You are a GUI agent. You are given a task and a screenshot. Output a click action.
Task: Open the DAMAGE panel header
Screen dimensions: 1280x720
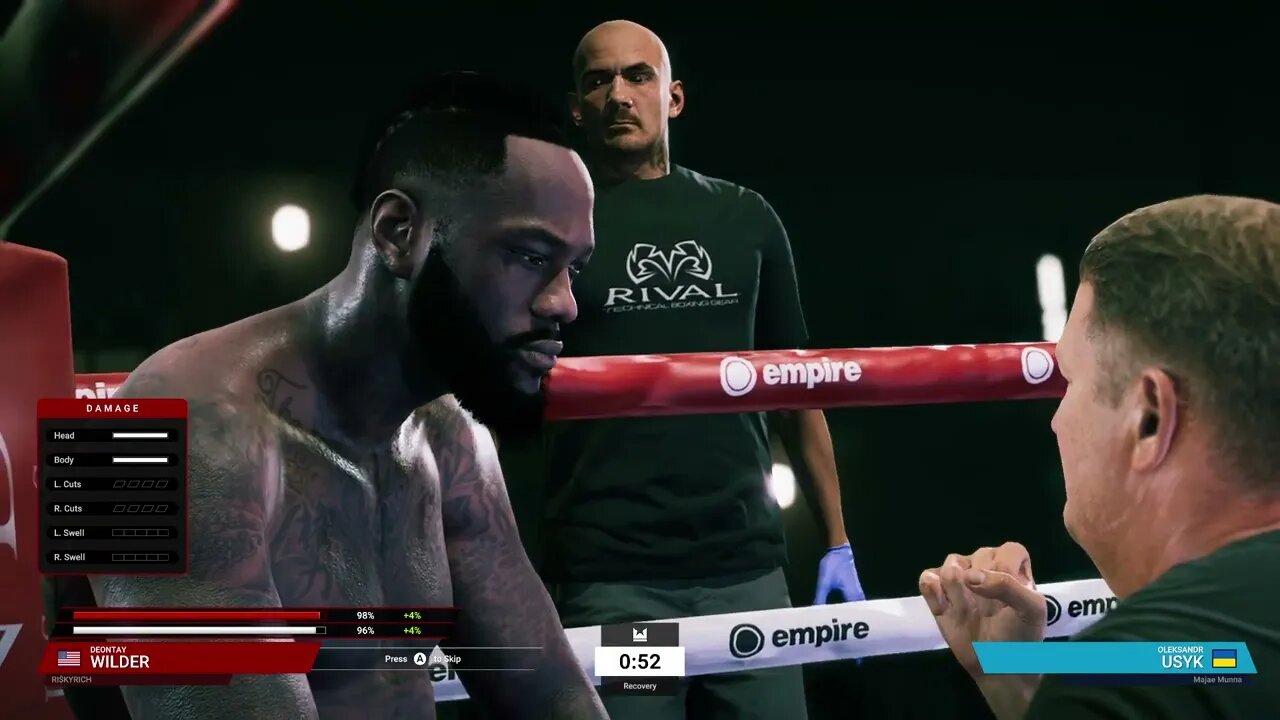point(111,408)
